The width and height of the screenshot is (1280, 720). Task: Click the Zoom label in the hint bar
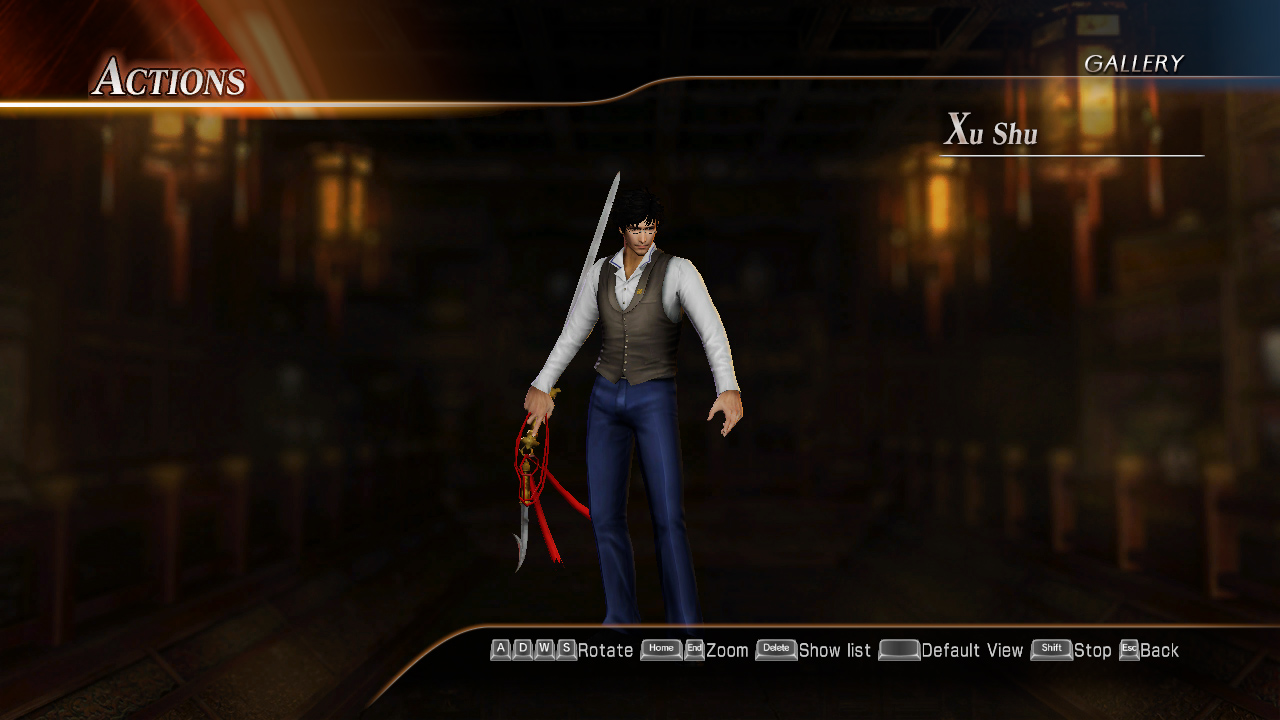pyautogui.click(x=725, y=649)
